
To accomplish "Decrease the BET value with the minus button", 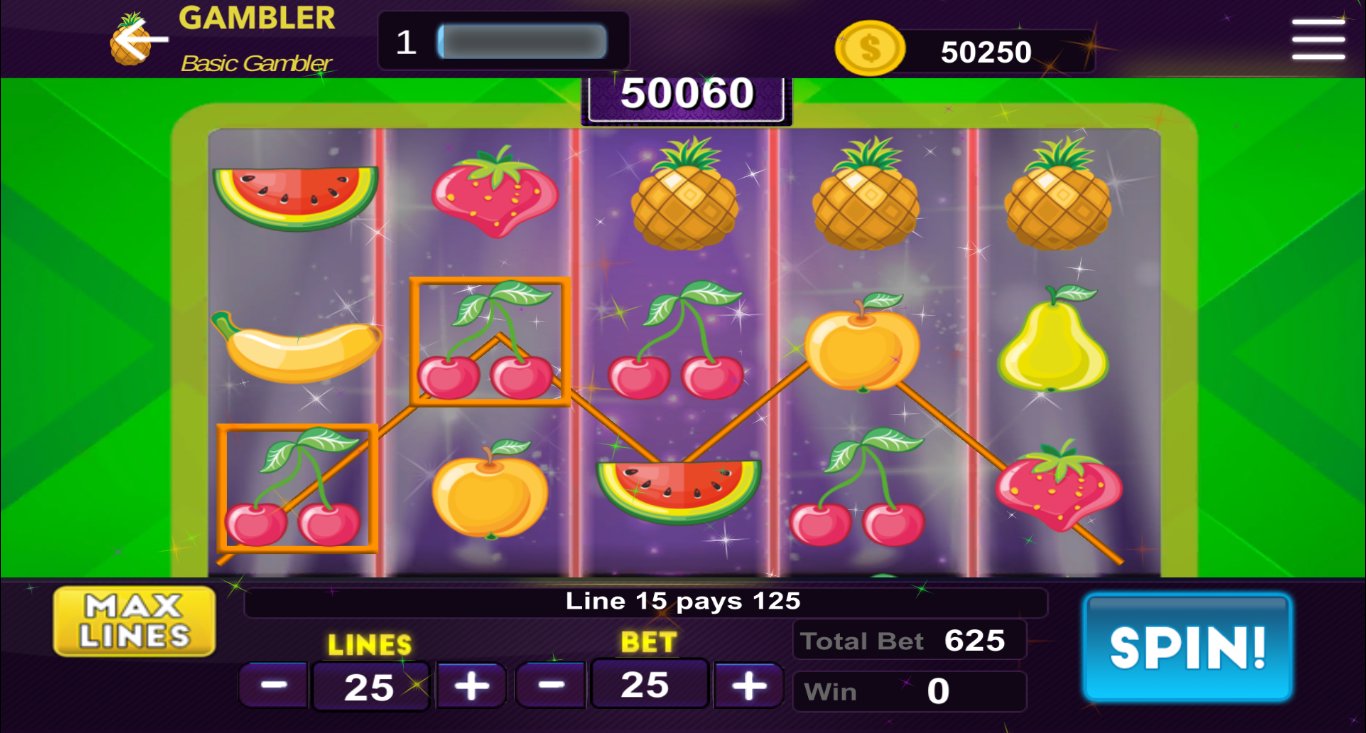I will [551, 685].
